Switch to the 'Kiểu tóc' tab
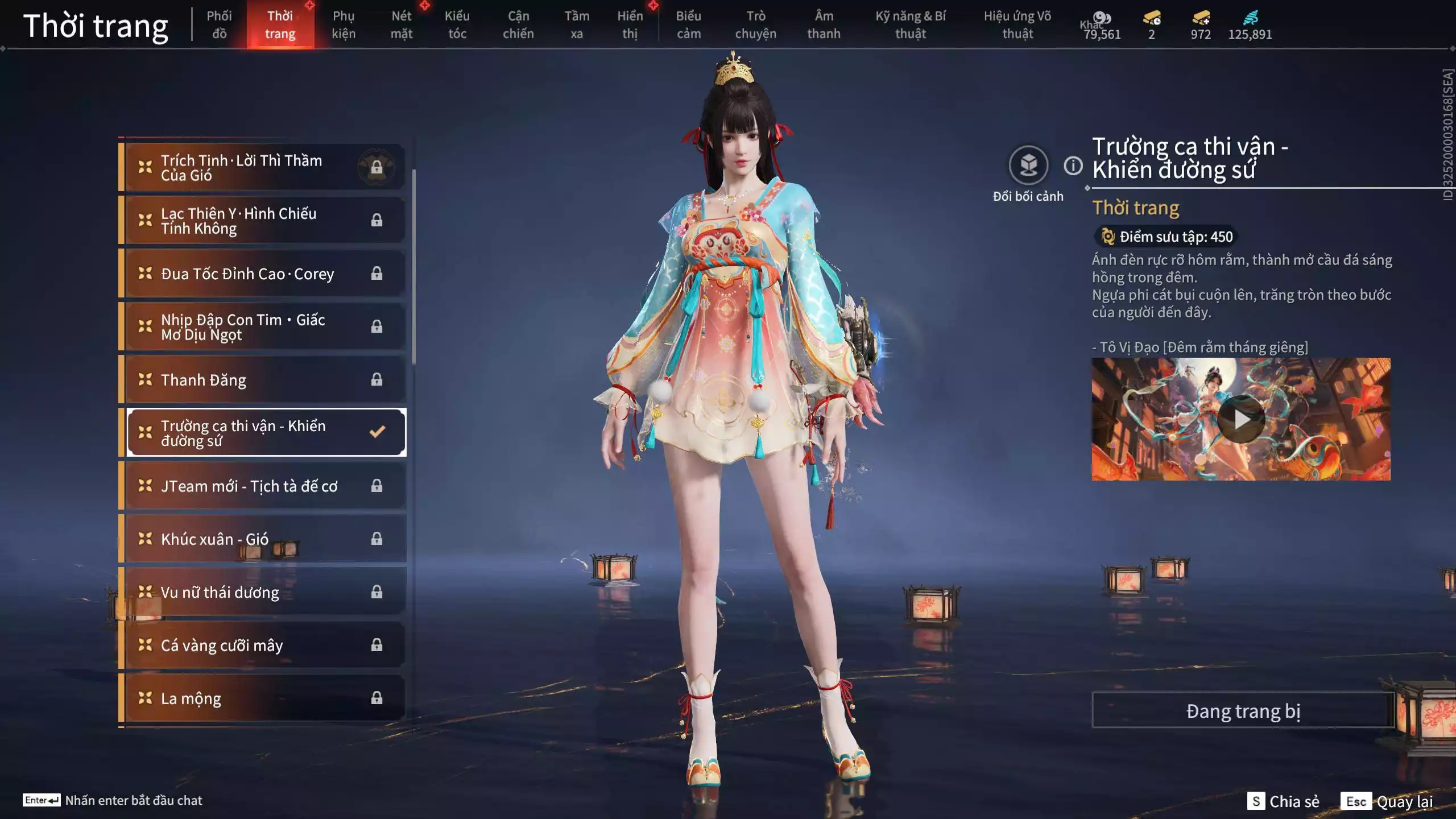The height and width of the screenshot is (819, 1456). [x=457, y=24]
